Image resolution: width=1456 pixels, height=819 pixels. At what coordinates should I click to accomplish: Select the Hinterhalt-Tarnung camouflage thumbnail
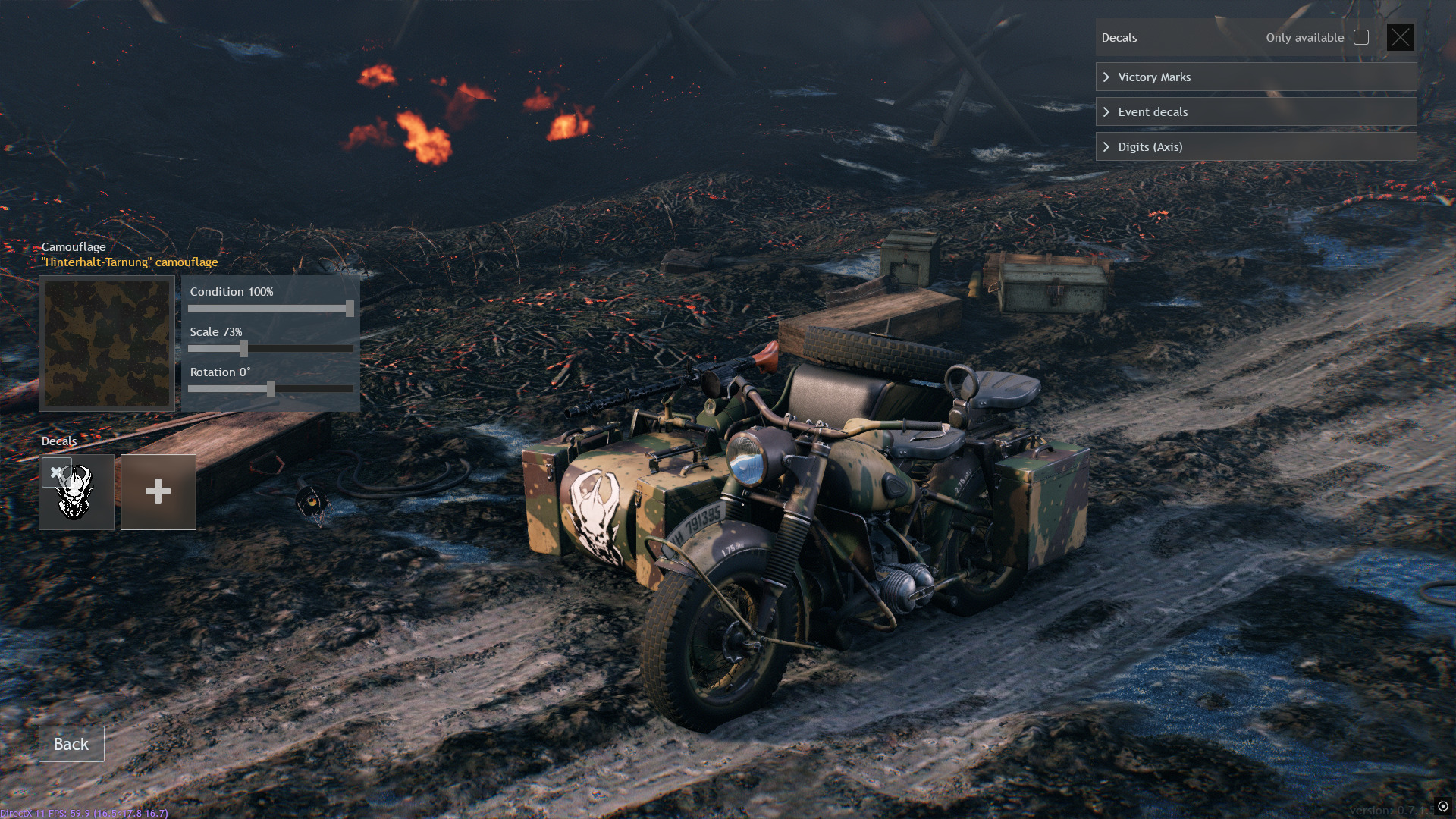[107, 344]
